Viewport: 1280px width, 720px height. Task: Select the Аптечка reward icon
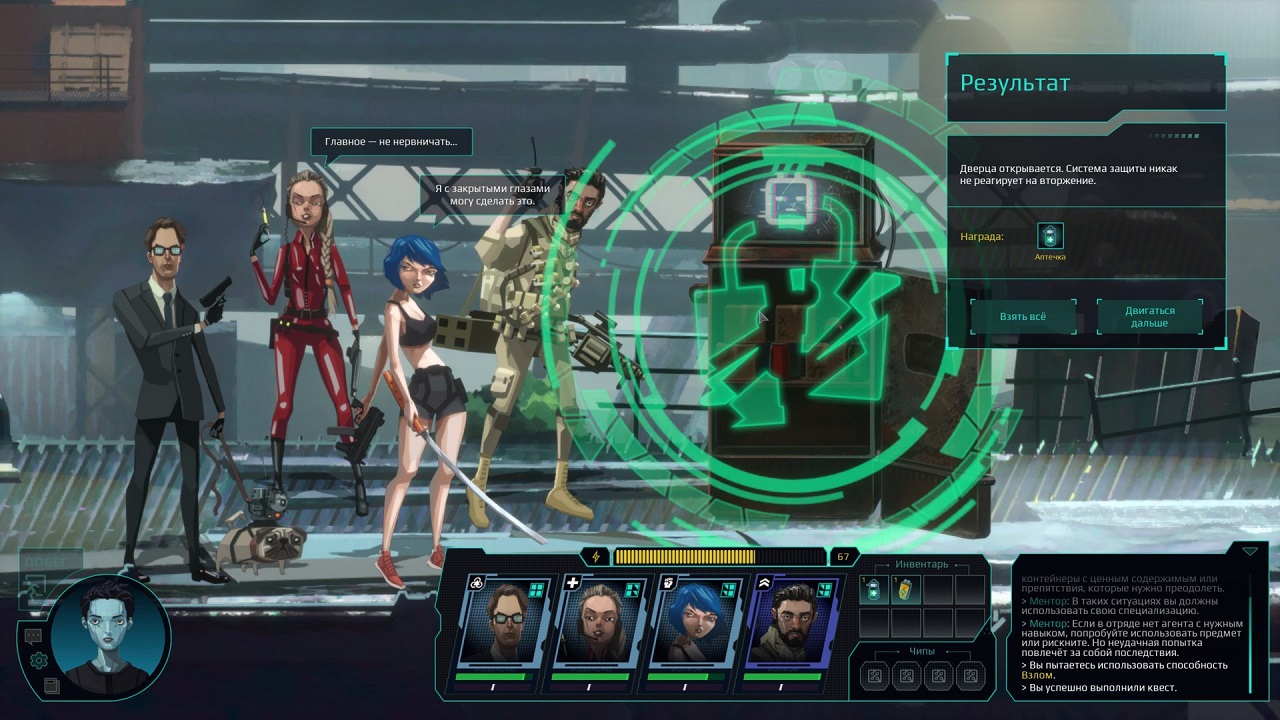(x=1050, y=236)
